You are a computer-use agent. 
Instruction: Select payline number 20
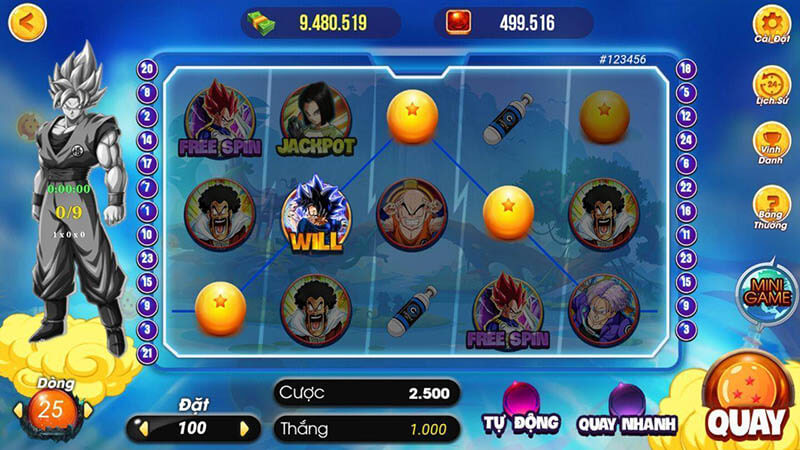(148, 69)
